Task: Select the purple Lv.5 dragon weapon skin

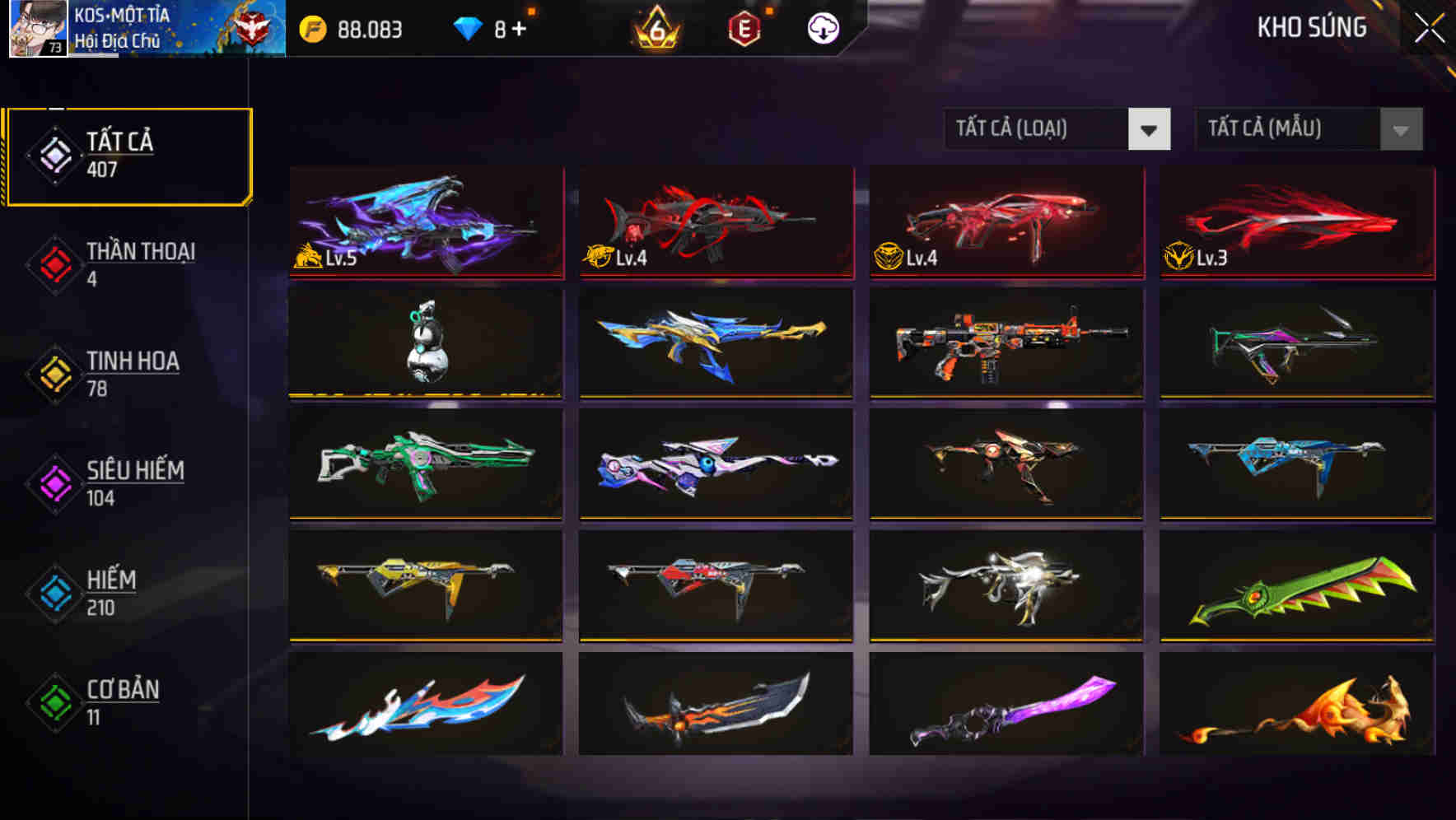Action: 426,222
